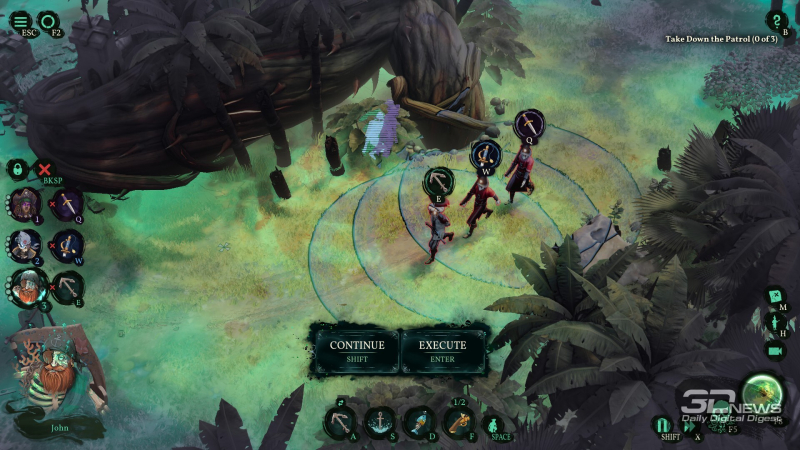This screenshot has height=450, width=800.
Task: Toggle the character highlight icon
Action: 775,323
